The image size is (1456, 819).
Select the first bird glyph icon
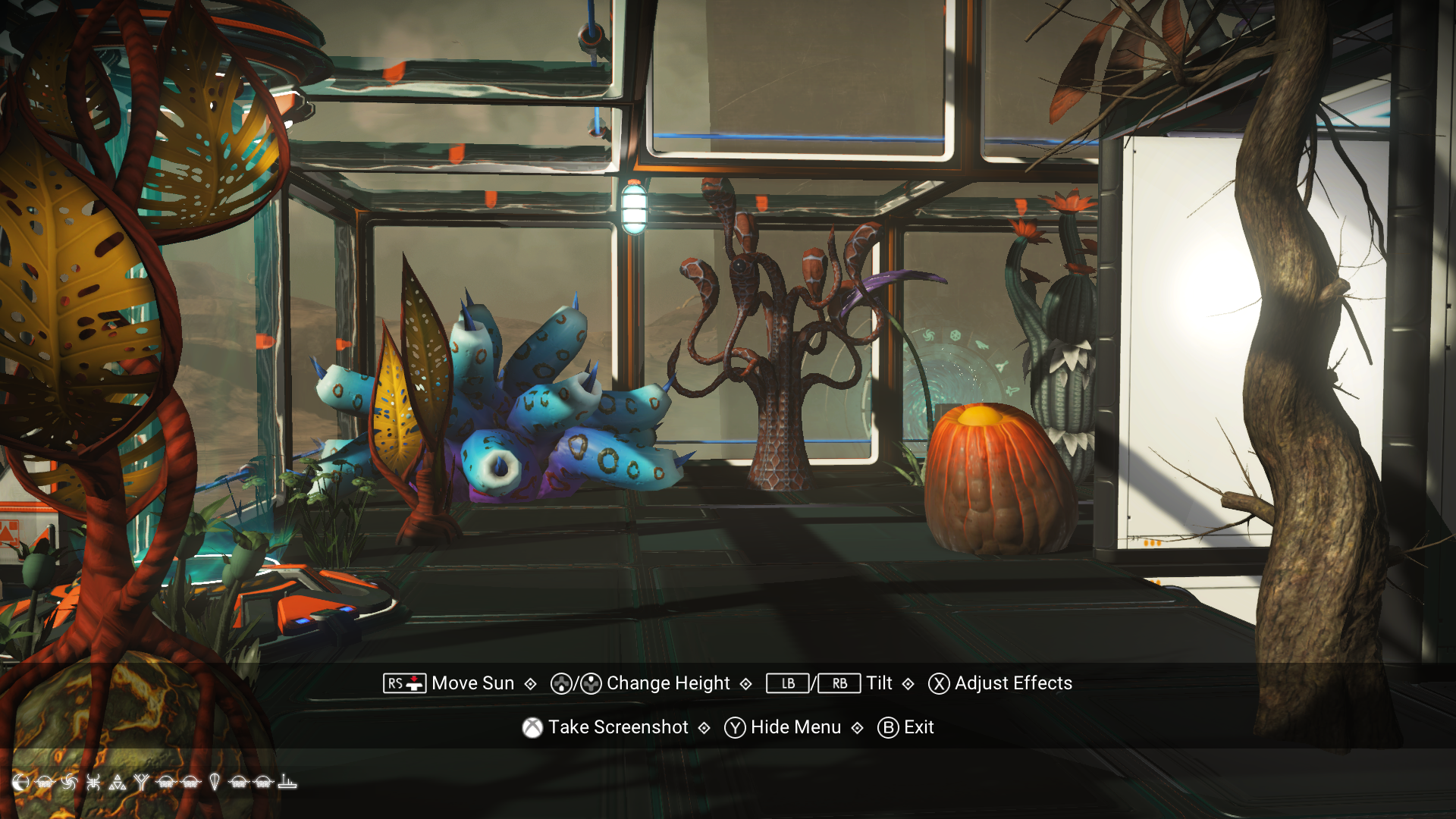(x=44, y=783)
